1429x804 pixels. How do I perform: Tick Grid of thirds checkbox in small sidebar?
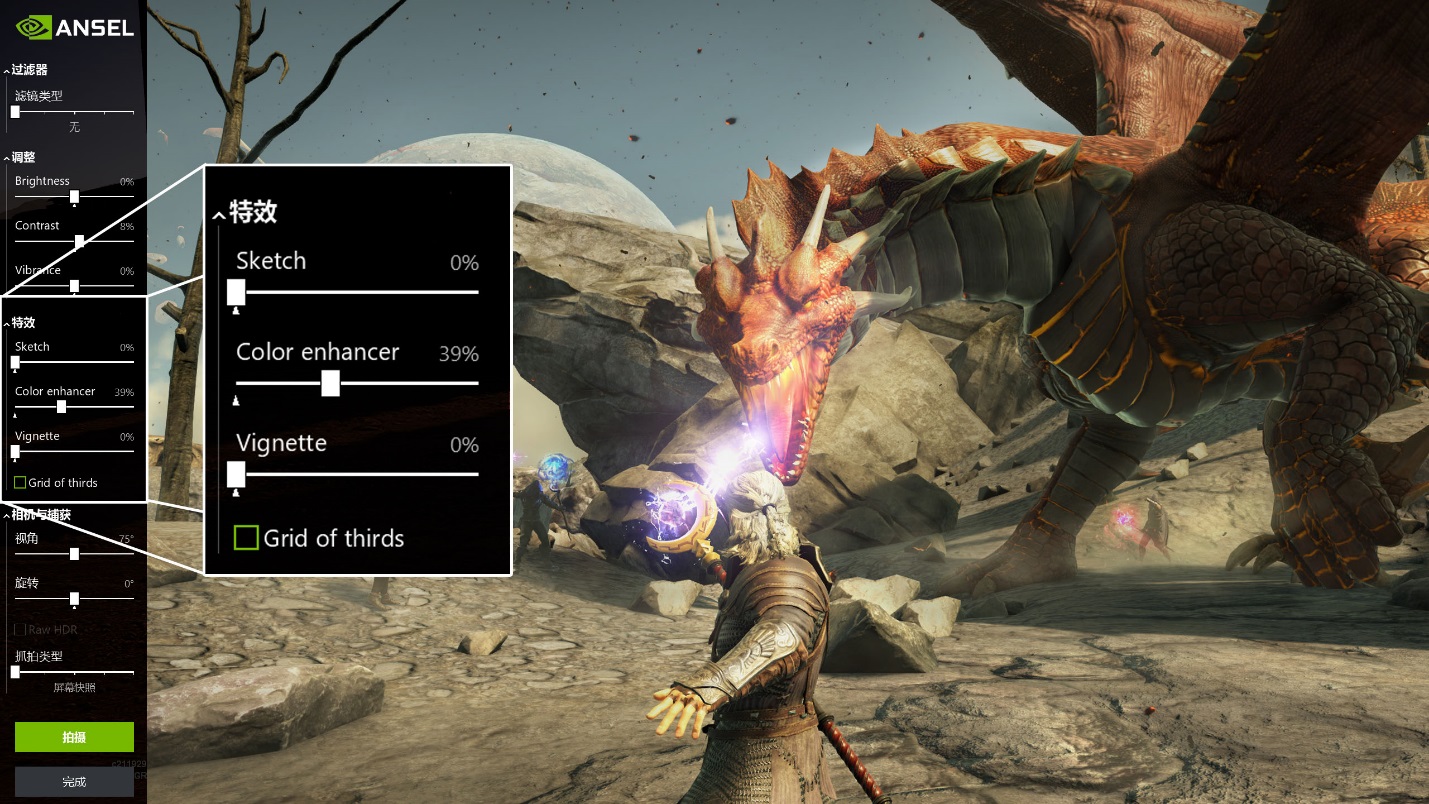click(21, 483)
